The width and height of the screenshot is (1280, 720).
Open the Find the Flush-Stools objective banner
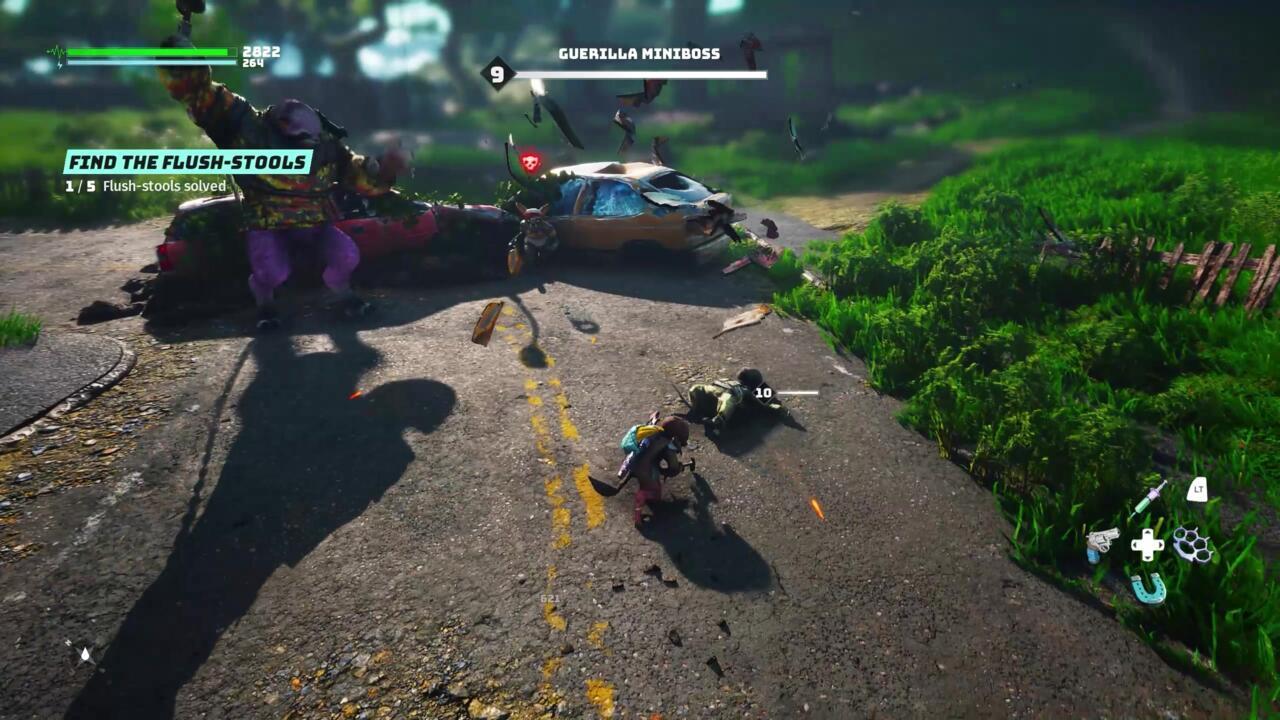pyautogui.click(x=188, y=160)
